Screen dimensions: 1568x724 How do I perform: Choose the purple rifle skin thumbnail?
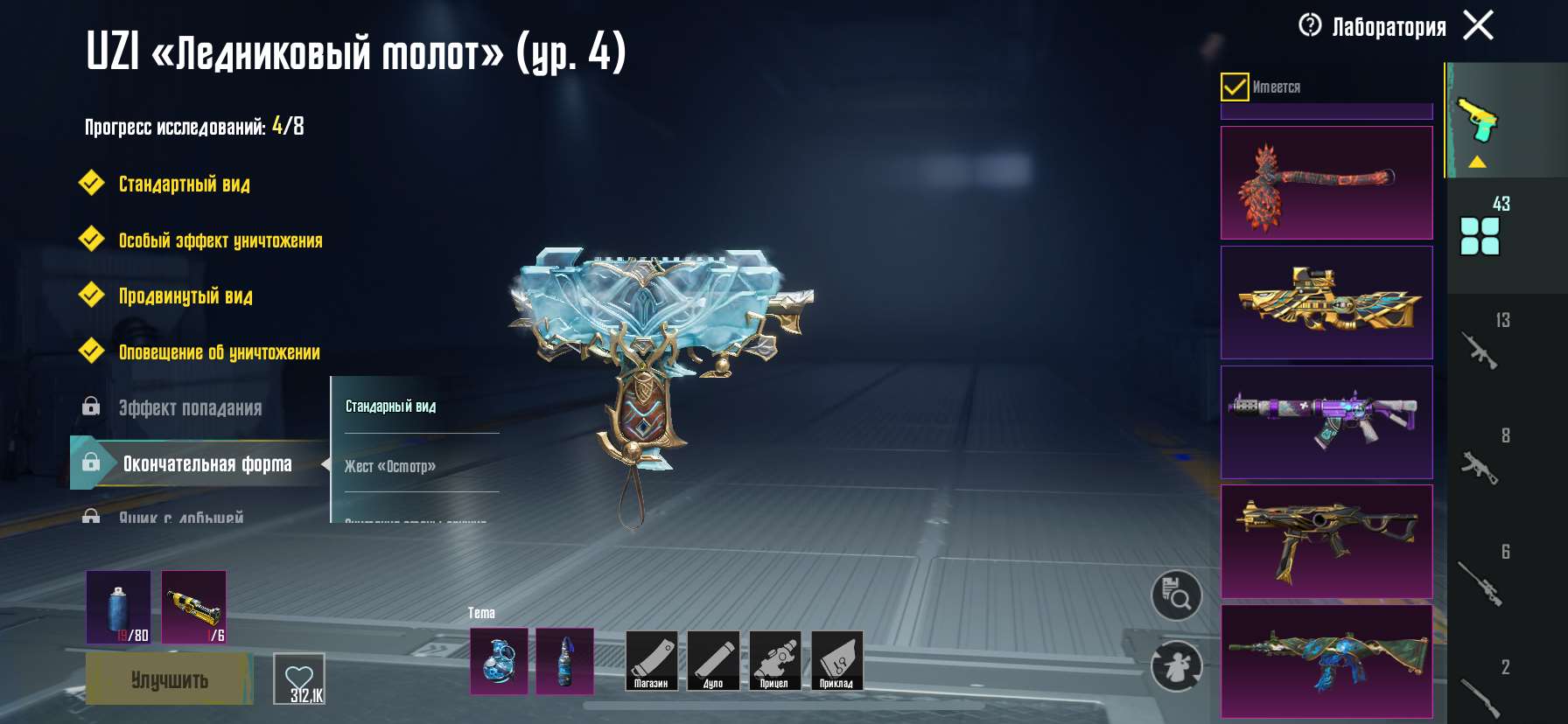coord(1326,422)
